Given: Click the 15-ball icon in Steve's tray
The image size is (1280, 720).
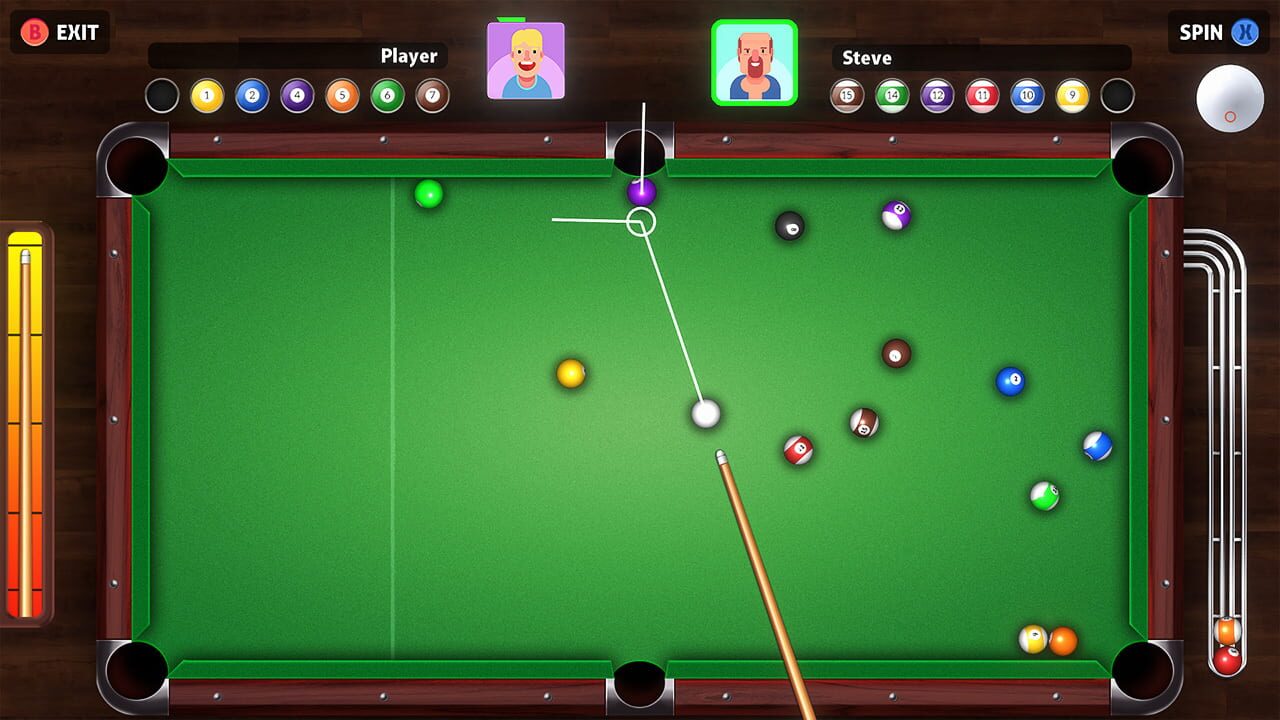Looking at the screenshot, I should [846, 96].
